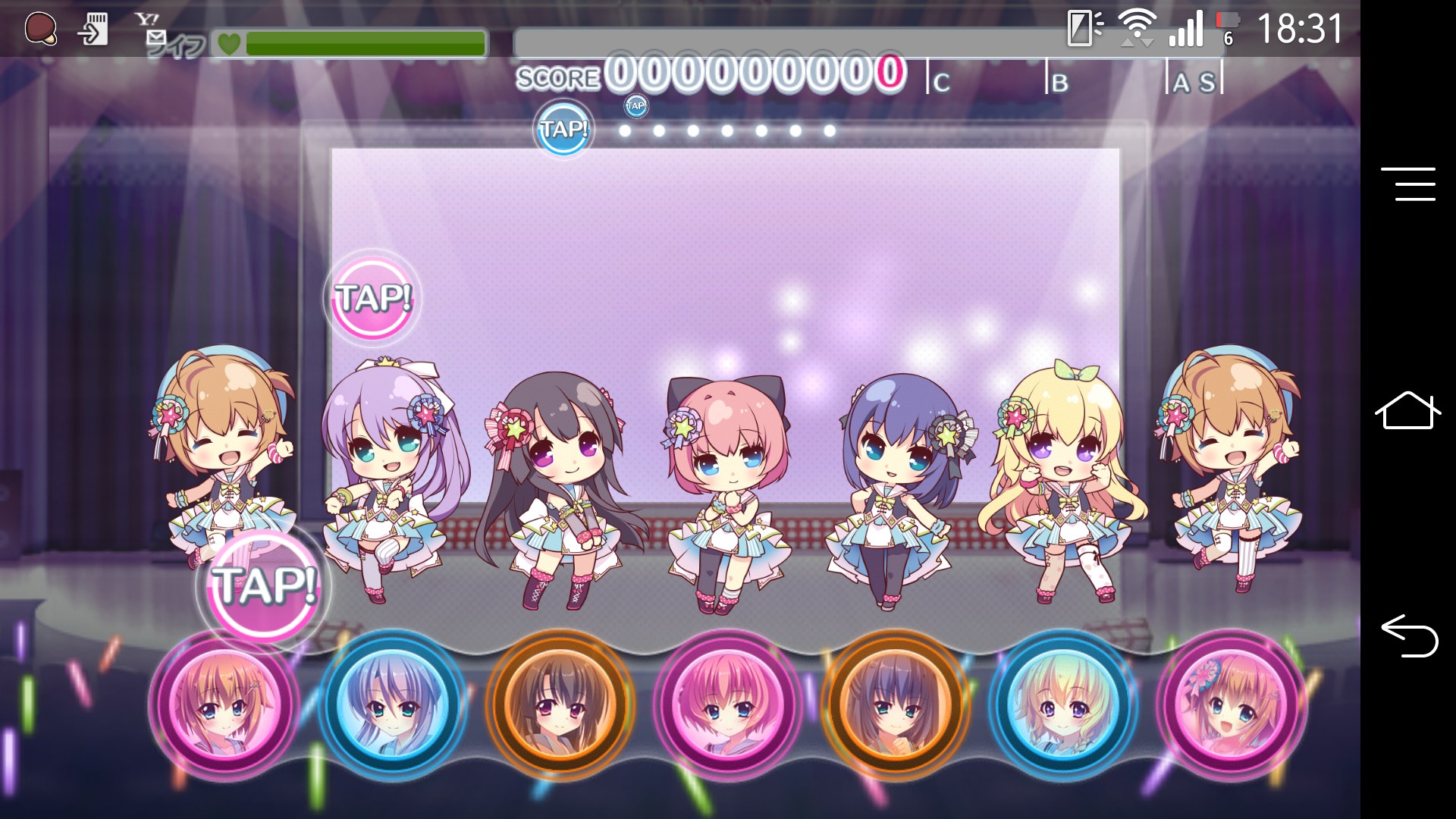
Task: Tap the pink-ringed button of the orange-haired girl with hair clip
Action: [x=224, y=706]
